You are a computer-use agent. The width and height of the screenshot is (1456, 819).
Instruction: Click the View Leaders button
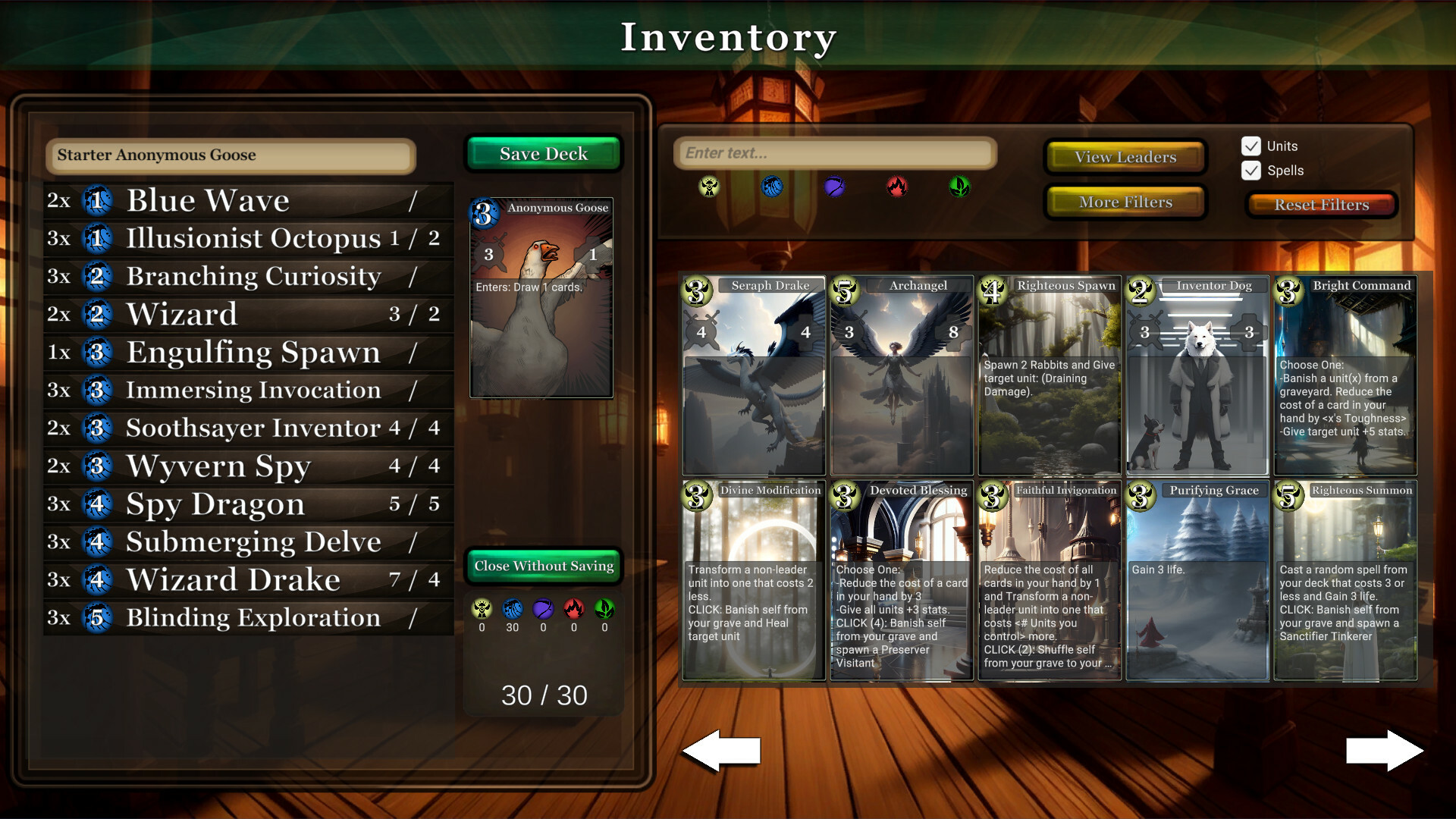pyautogui.click(x=1125, y=156)
